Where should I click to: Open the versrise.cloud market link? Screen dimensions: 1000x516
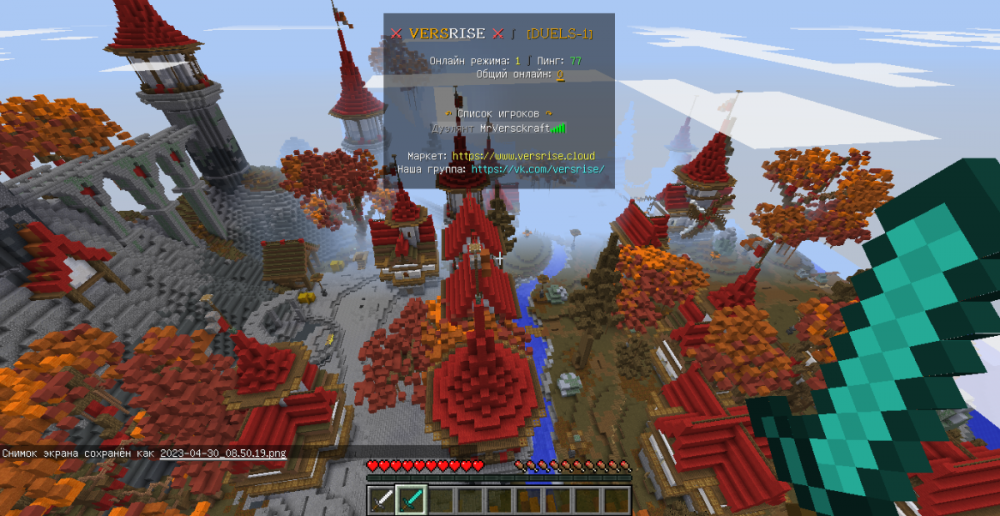[523, 156]
